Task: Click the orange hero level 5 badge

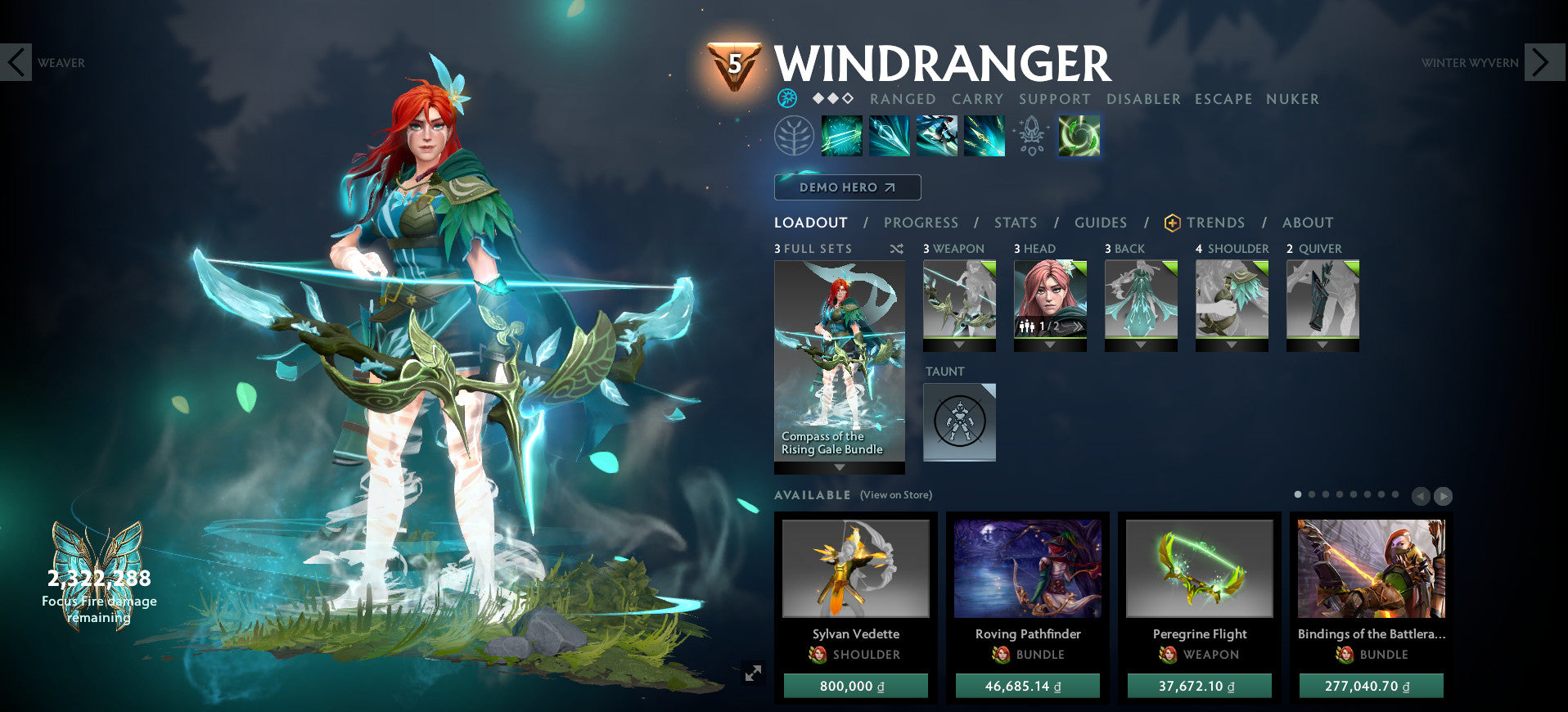Action: pyautogui.click(x=734, y=61)
